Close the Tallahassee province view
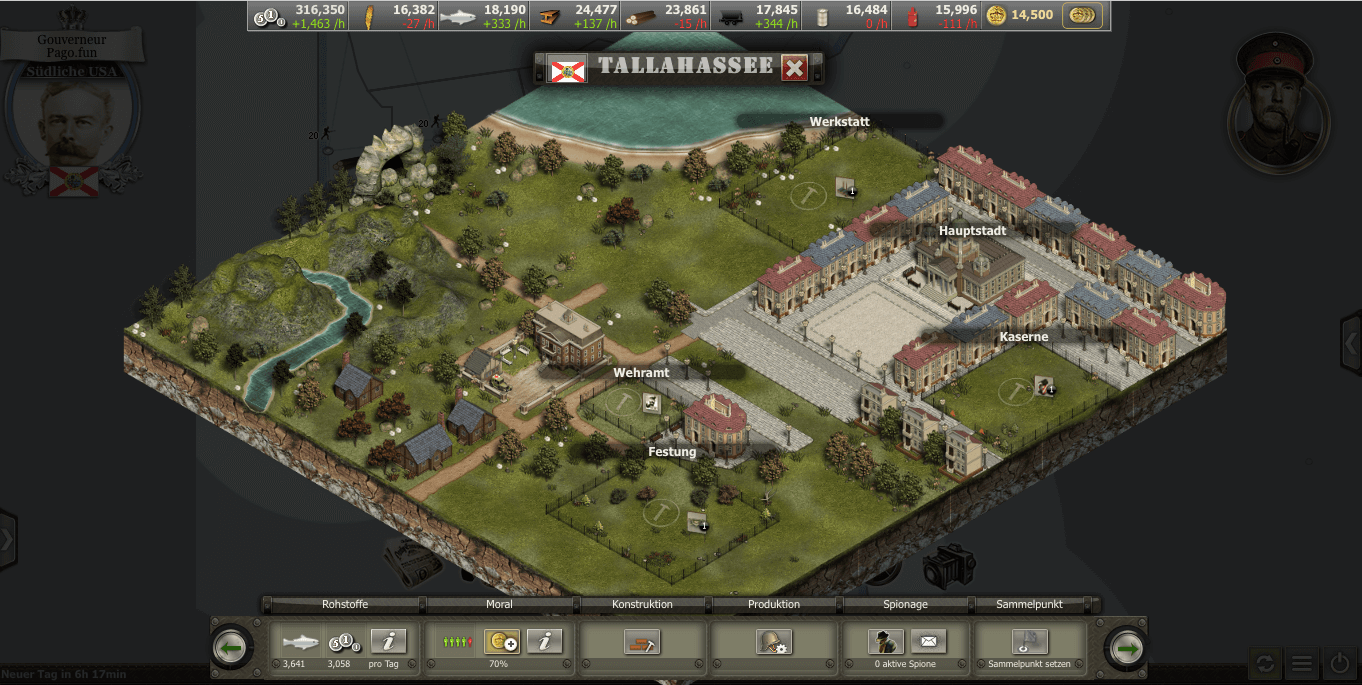Image resolution: width=1362 pixels, height=685 pixels. pos(795,68)
